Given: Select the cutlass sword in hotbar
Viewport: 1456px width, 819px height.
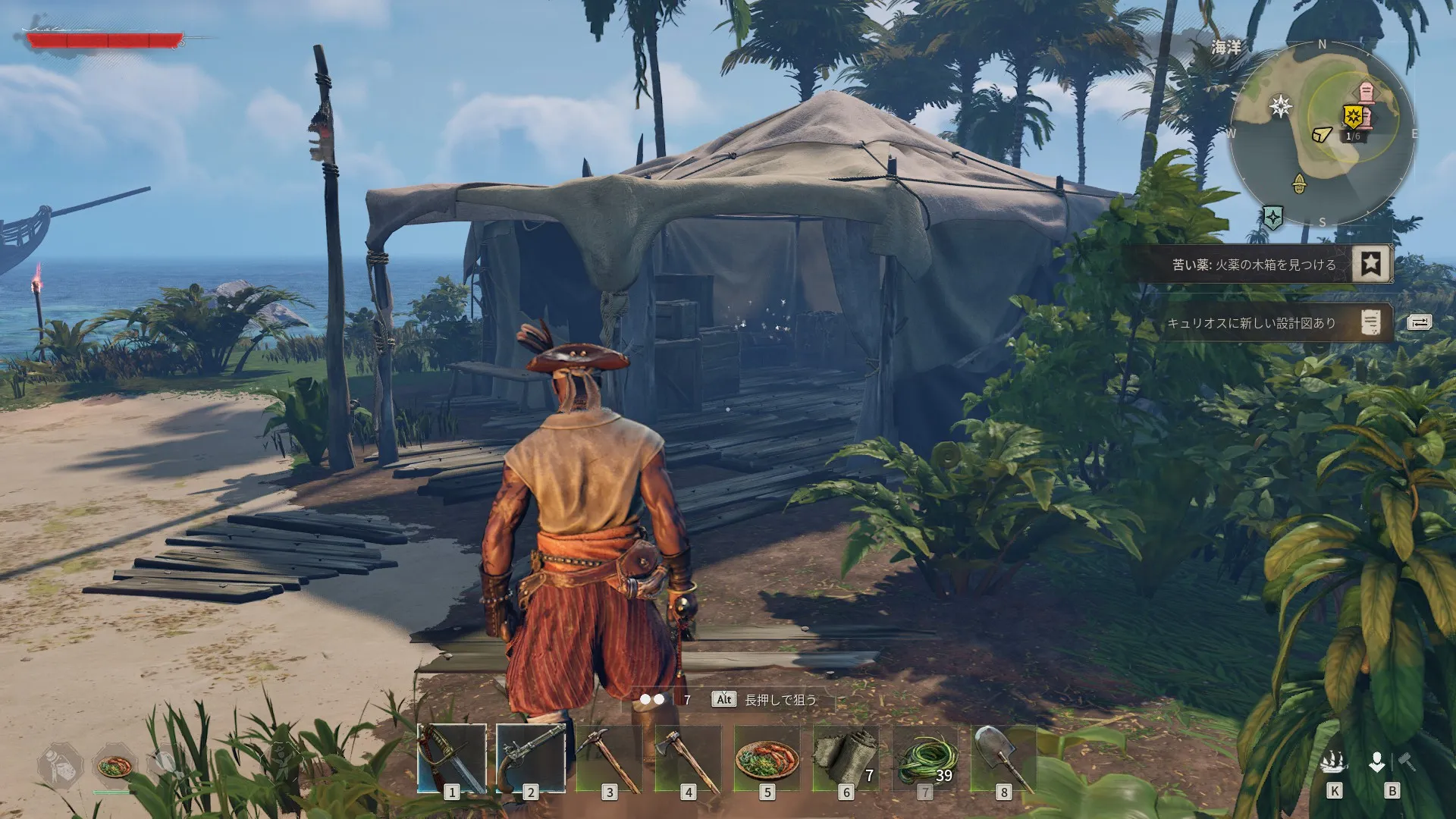Looking at the screenshot, I should (x=452, y=758).
